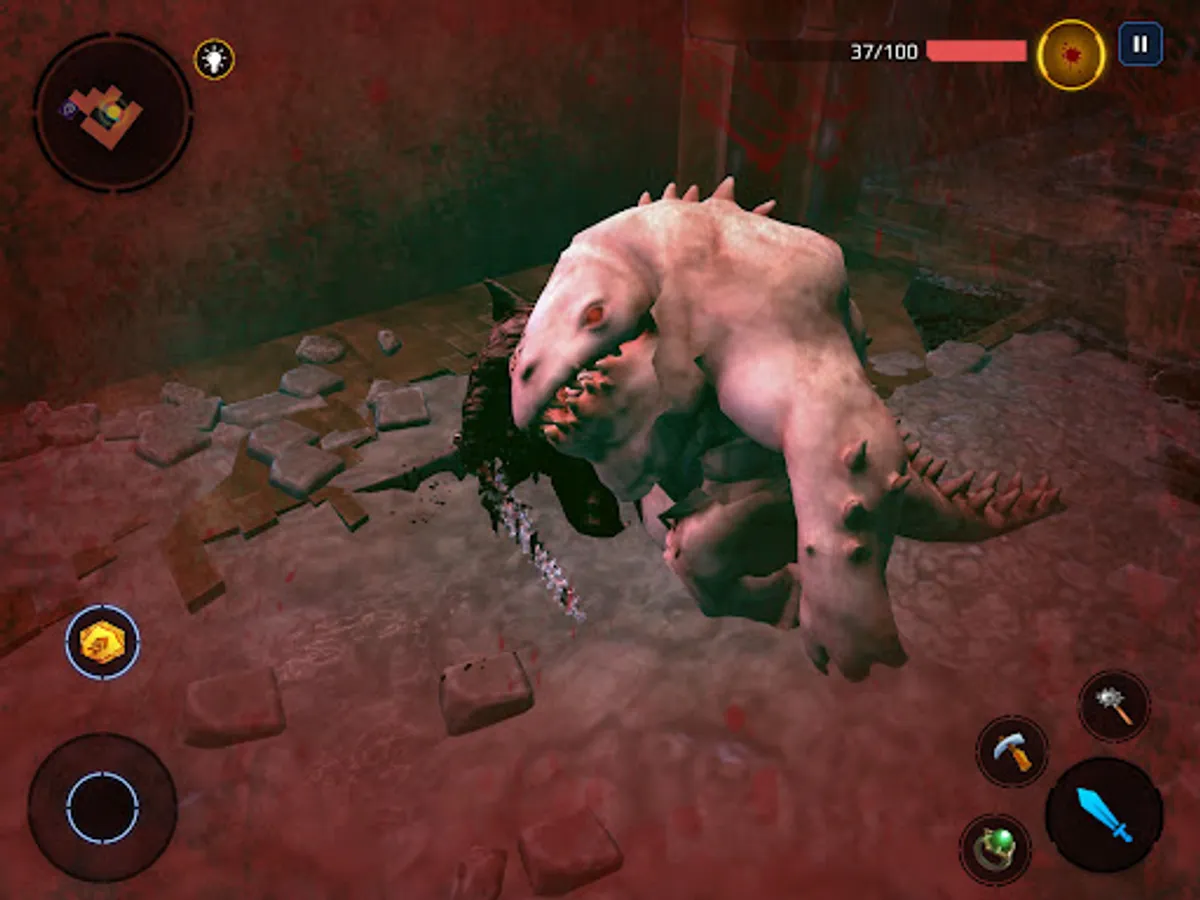The height and width of the screenshot is (900, 1200).
Task: Touch the virtual movement joystick
Action: 103,807
